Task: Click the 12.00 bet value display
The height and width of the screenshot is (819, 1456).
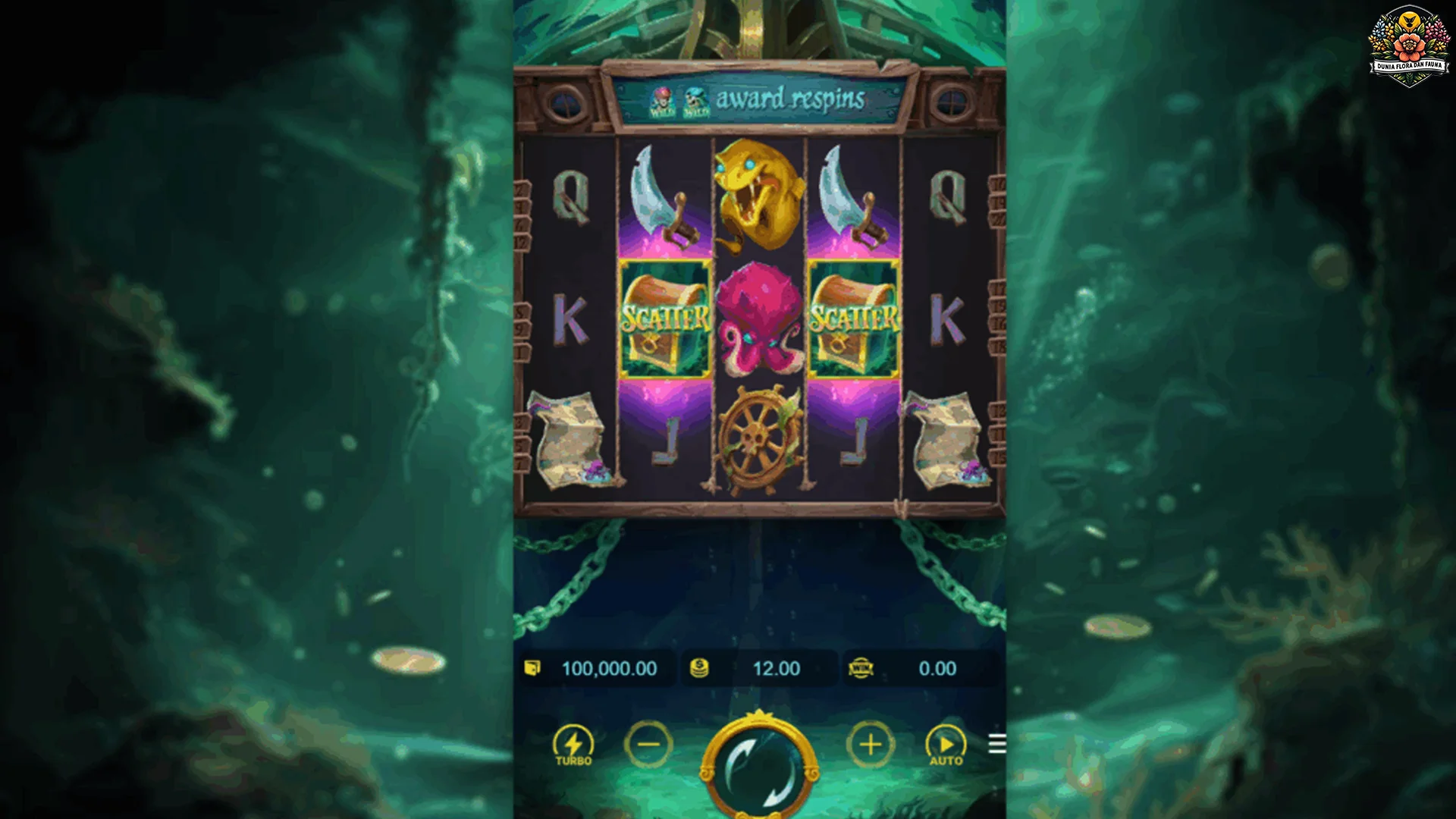Action: coord(775,668)
